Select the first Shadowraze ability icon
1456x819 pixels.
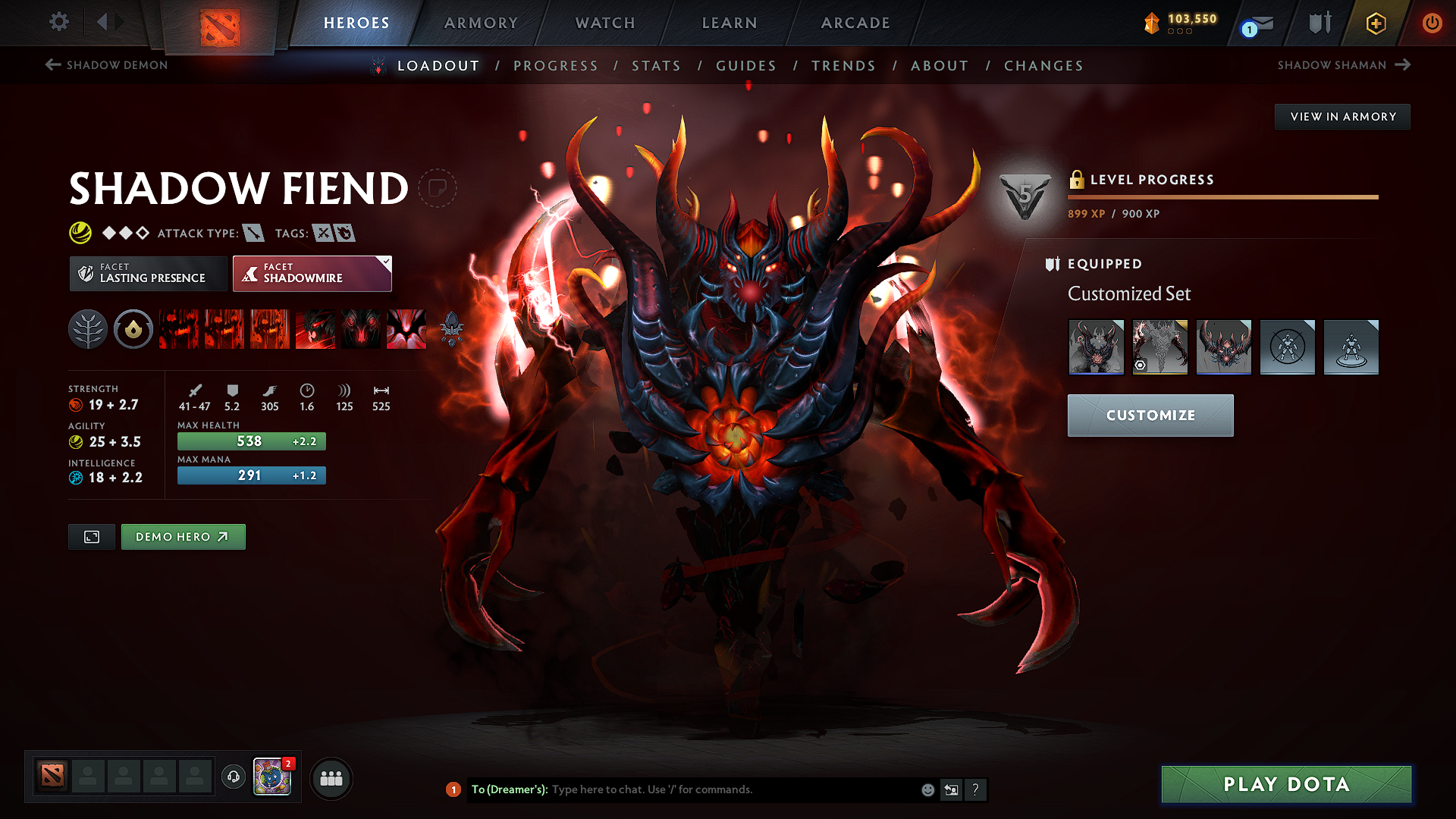click(178, 329)
